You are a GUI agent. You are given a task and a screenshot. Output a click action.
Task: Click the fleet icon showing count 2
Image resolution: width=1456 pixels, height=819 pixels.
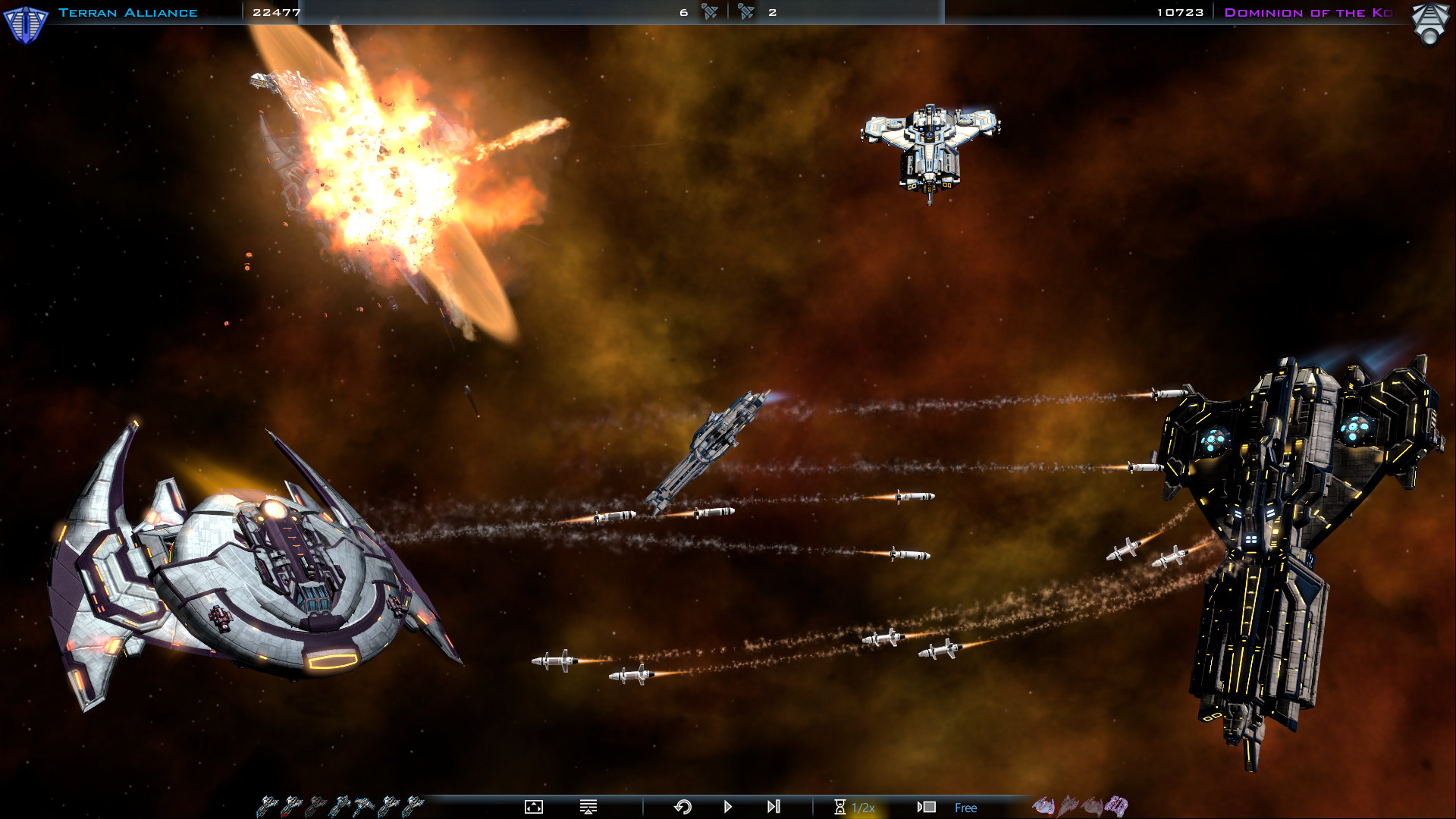[x=746, y=12]
